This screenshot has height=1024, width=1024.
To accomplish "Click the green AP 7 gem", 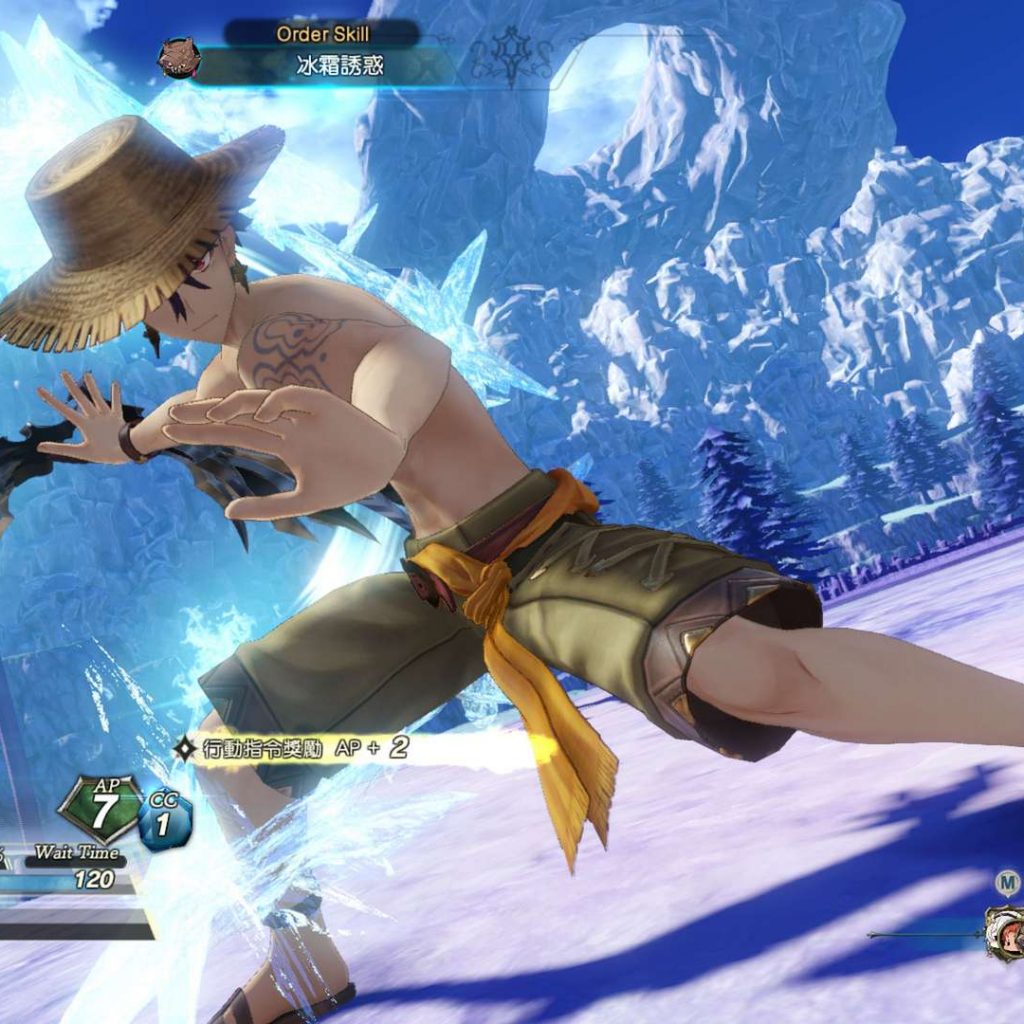I will (x=101, y=808).
